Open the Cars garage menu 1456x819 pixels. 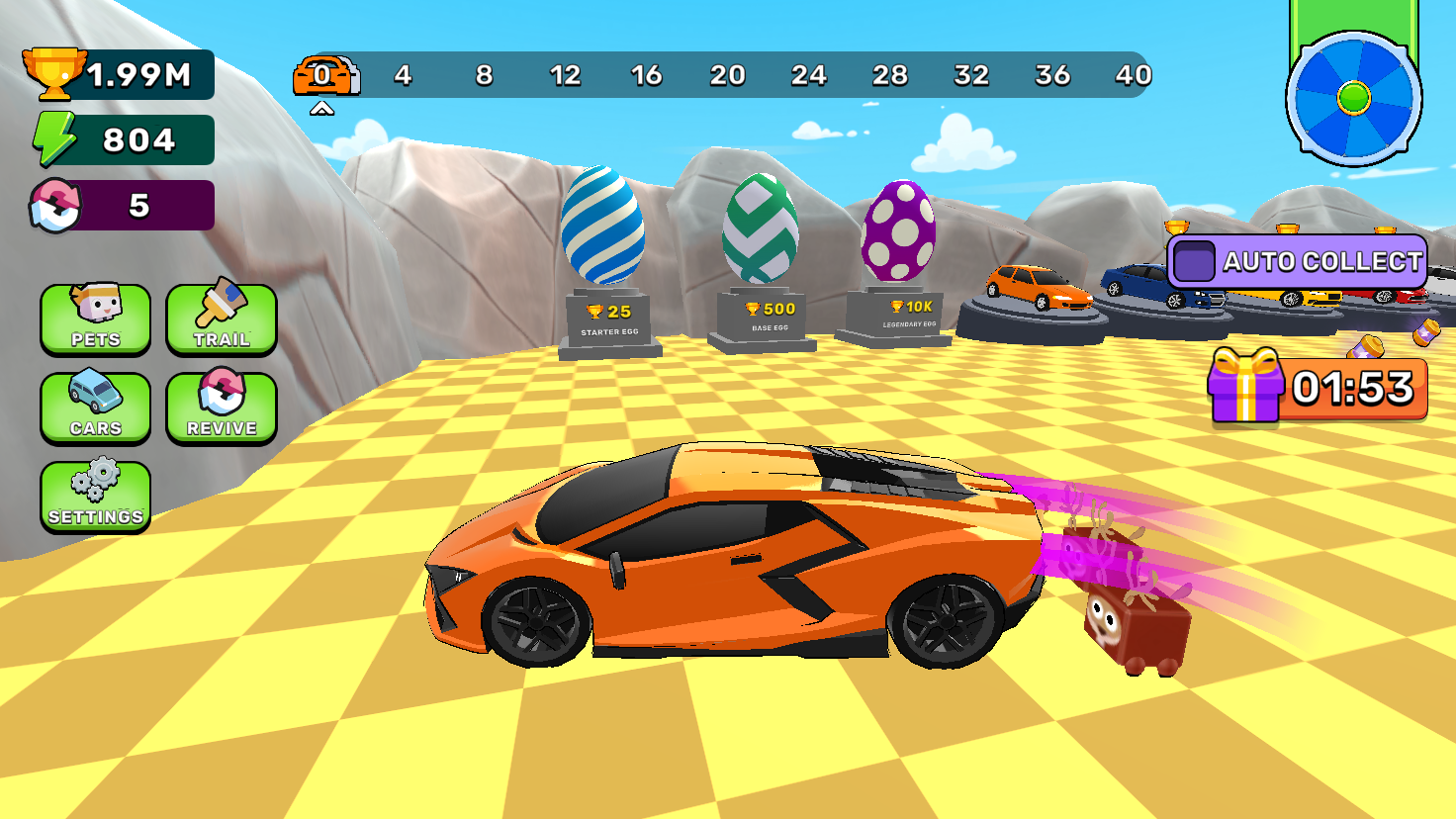click(95, 407)
